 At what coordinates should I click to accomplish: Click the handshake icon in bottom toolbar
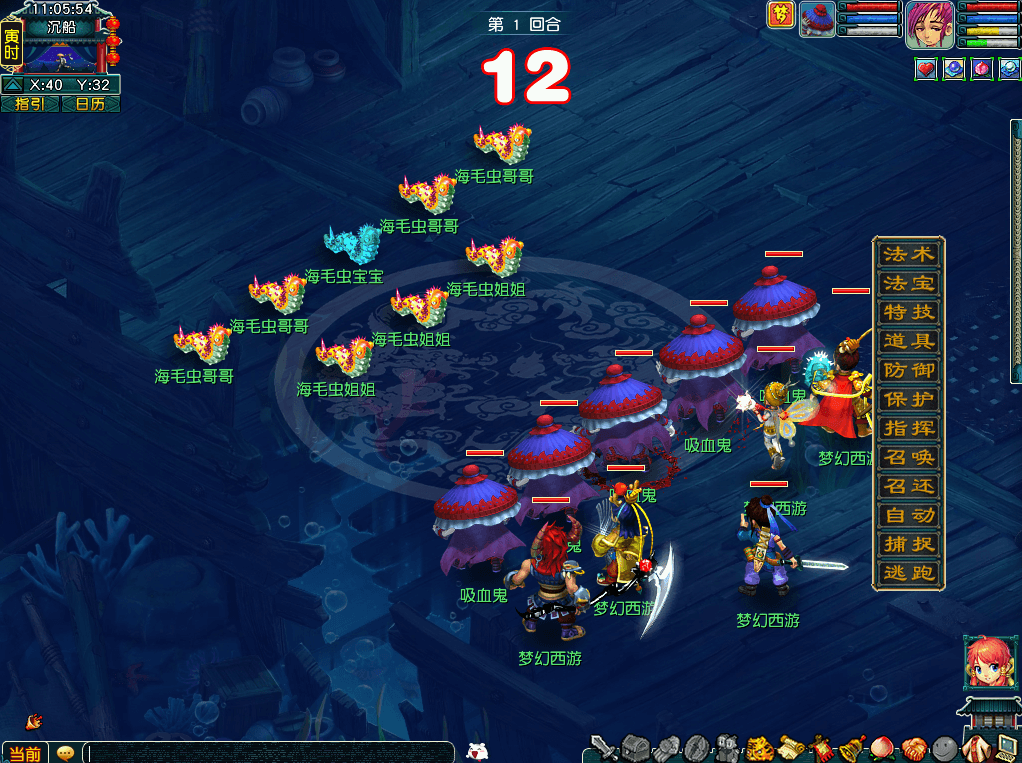pos(913,748)
